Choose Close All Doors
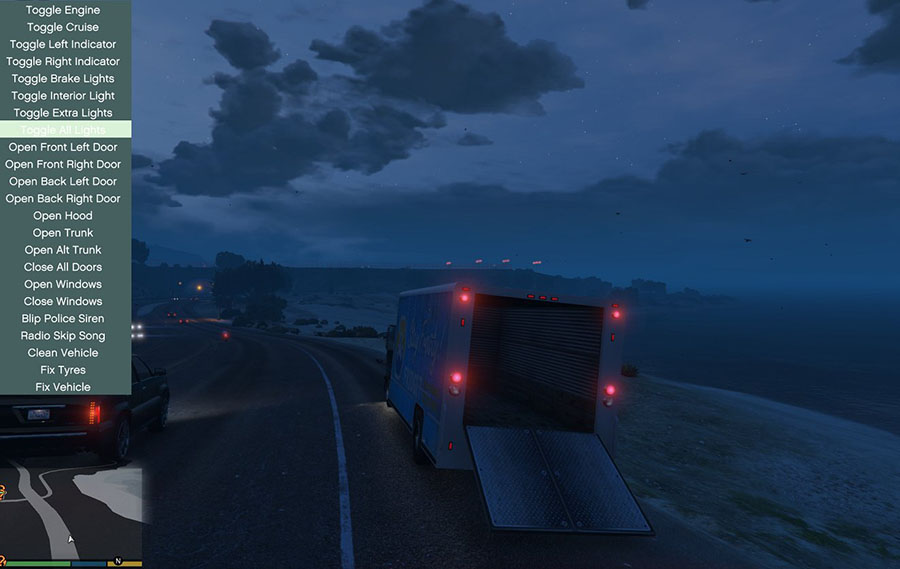Image resolution: width=900 pixels, height=569 pixels. point(63,267)
